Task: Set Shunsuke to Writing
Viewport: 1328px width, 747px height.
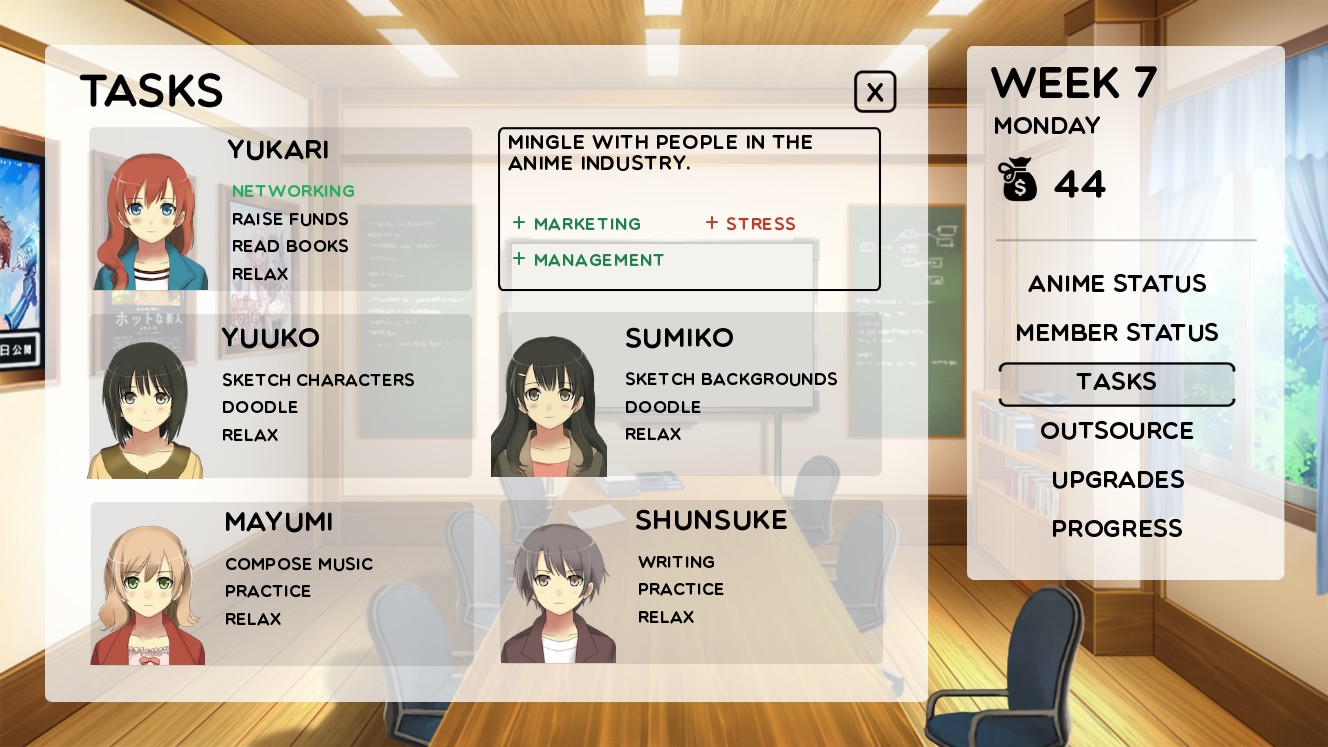Action: tap(676, 561)
